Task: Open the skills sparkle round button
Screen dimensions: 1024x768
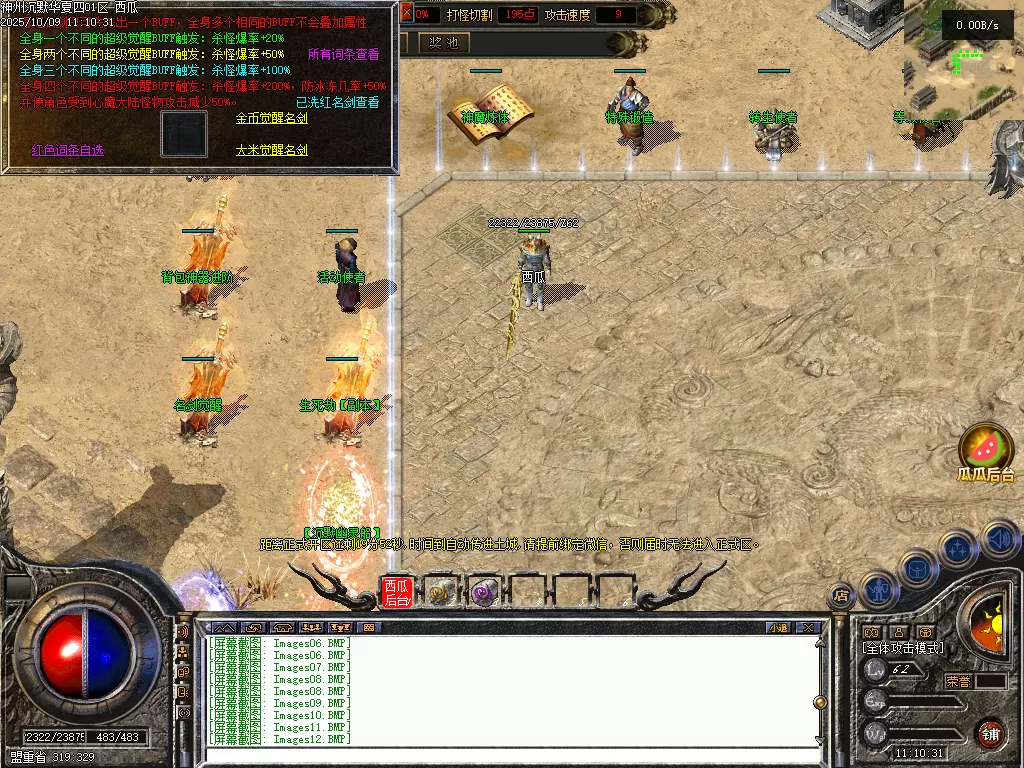Action: coord(958,548)
